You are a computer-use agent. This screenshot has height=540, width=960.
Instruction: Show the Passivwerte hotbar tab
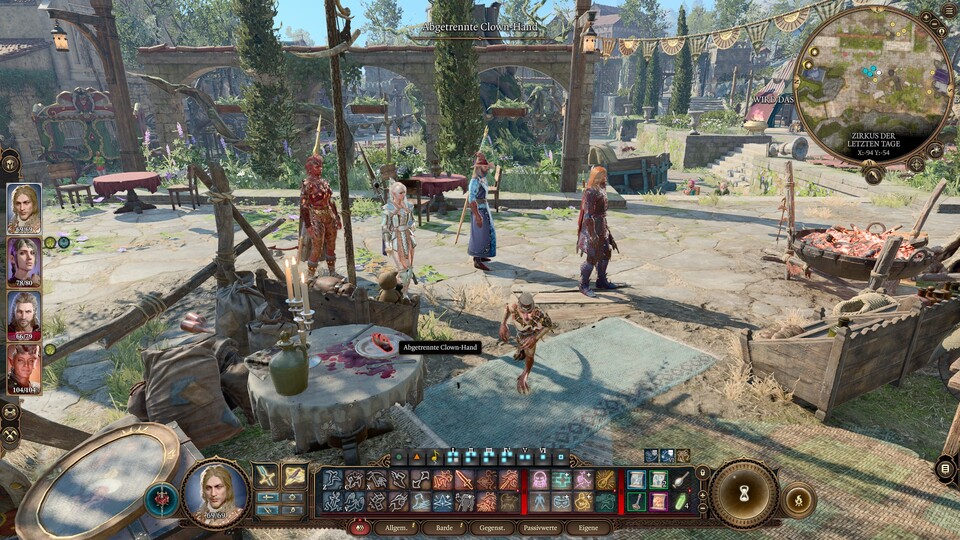[x=542, y=527]
